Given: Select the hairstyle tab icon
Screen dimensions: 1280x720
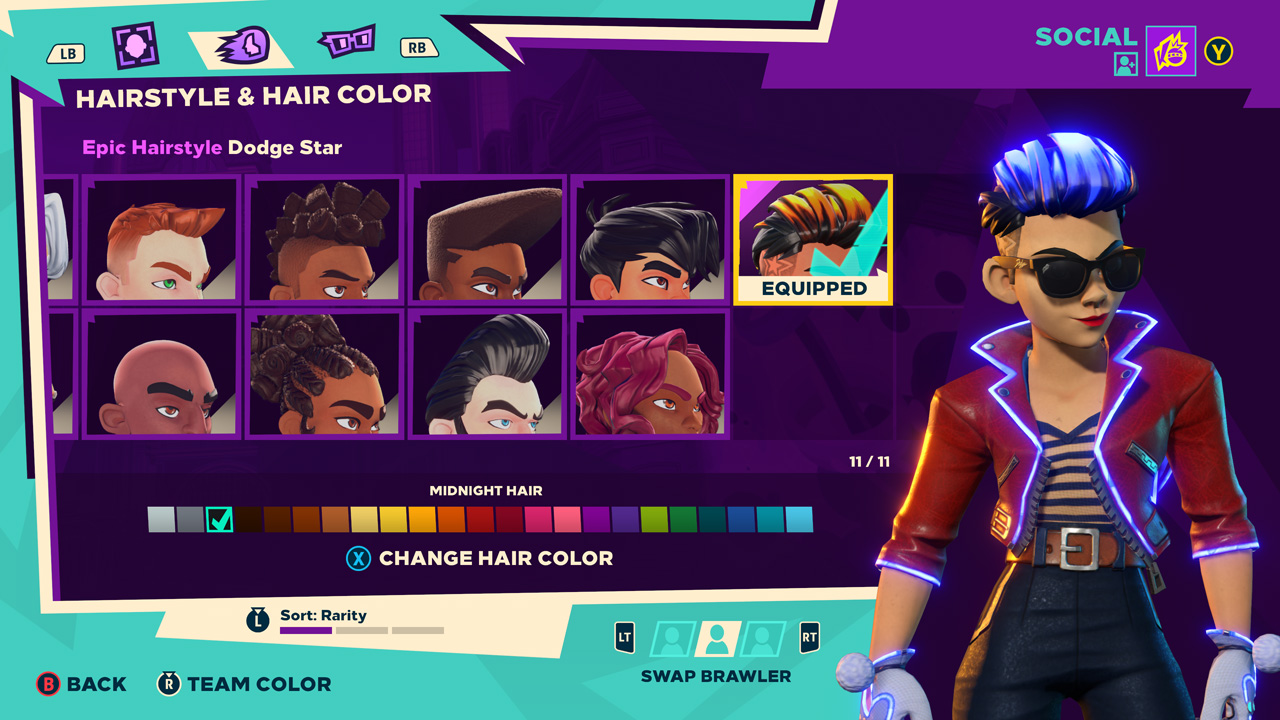Looking at the screenshot, I should point(242,45).
